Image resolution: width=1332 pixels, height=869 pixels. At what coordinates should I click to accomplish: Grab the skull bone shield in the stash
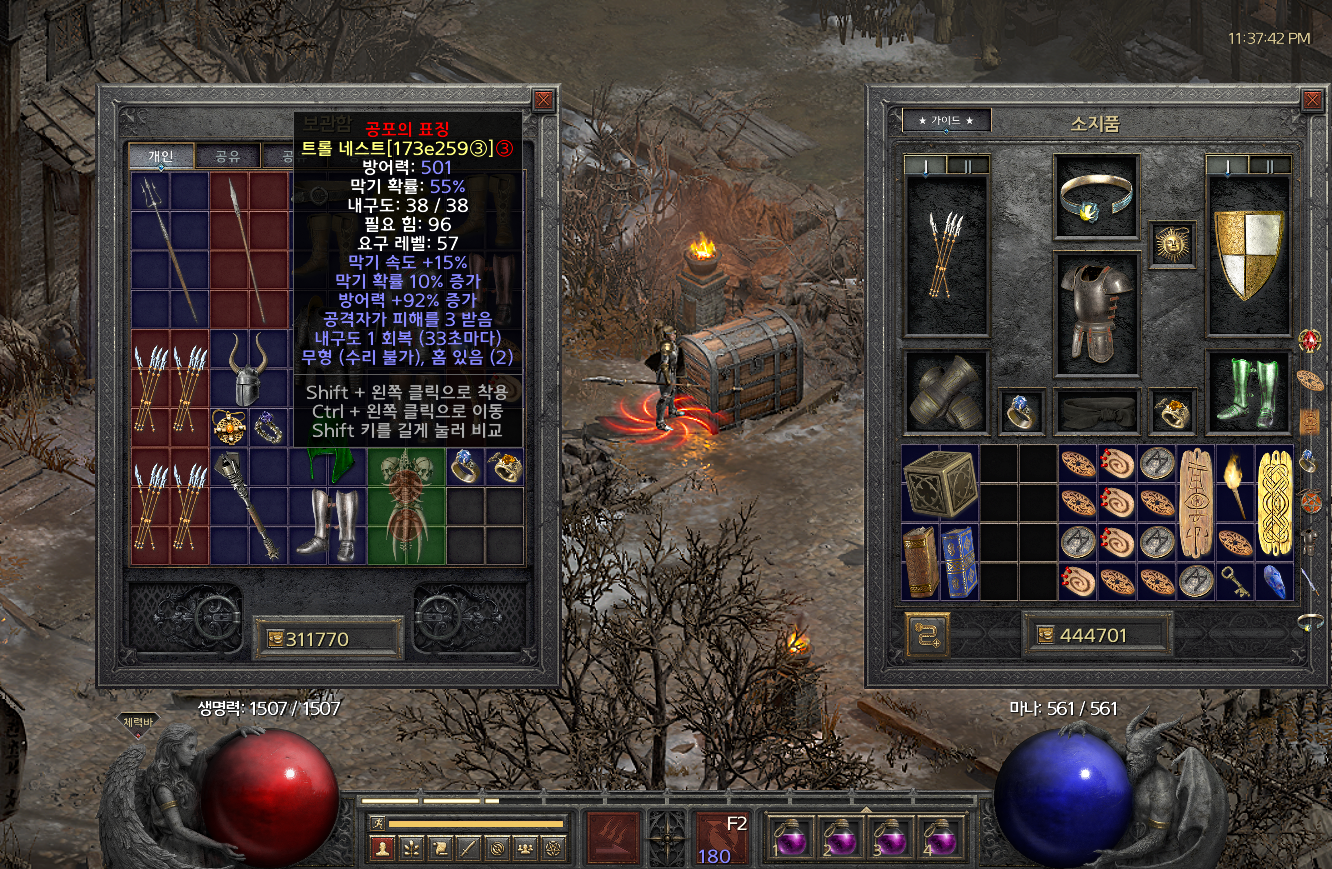pos(405,506)
